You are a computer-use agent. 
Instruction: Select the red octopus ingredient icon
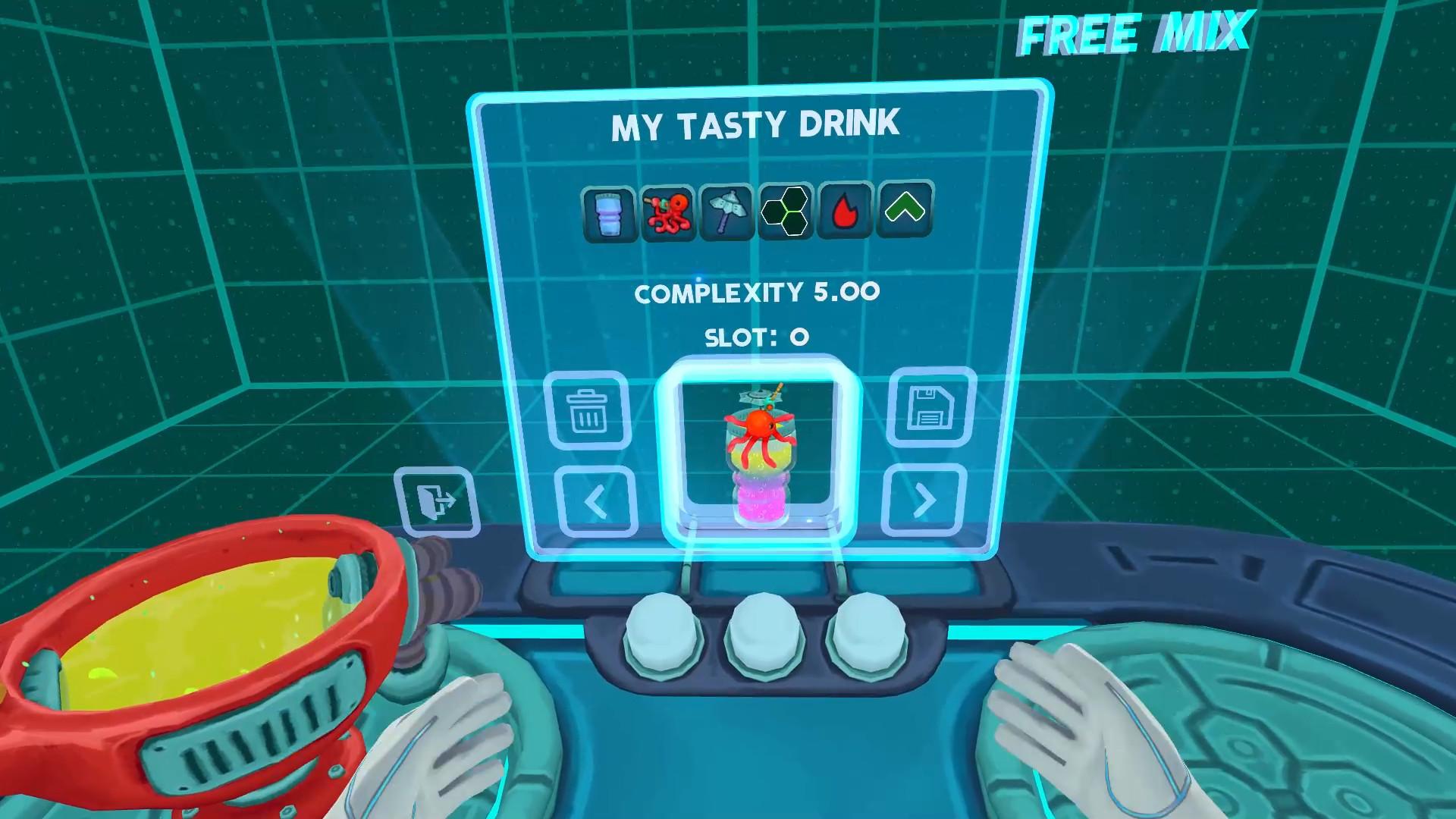(669, 212)
